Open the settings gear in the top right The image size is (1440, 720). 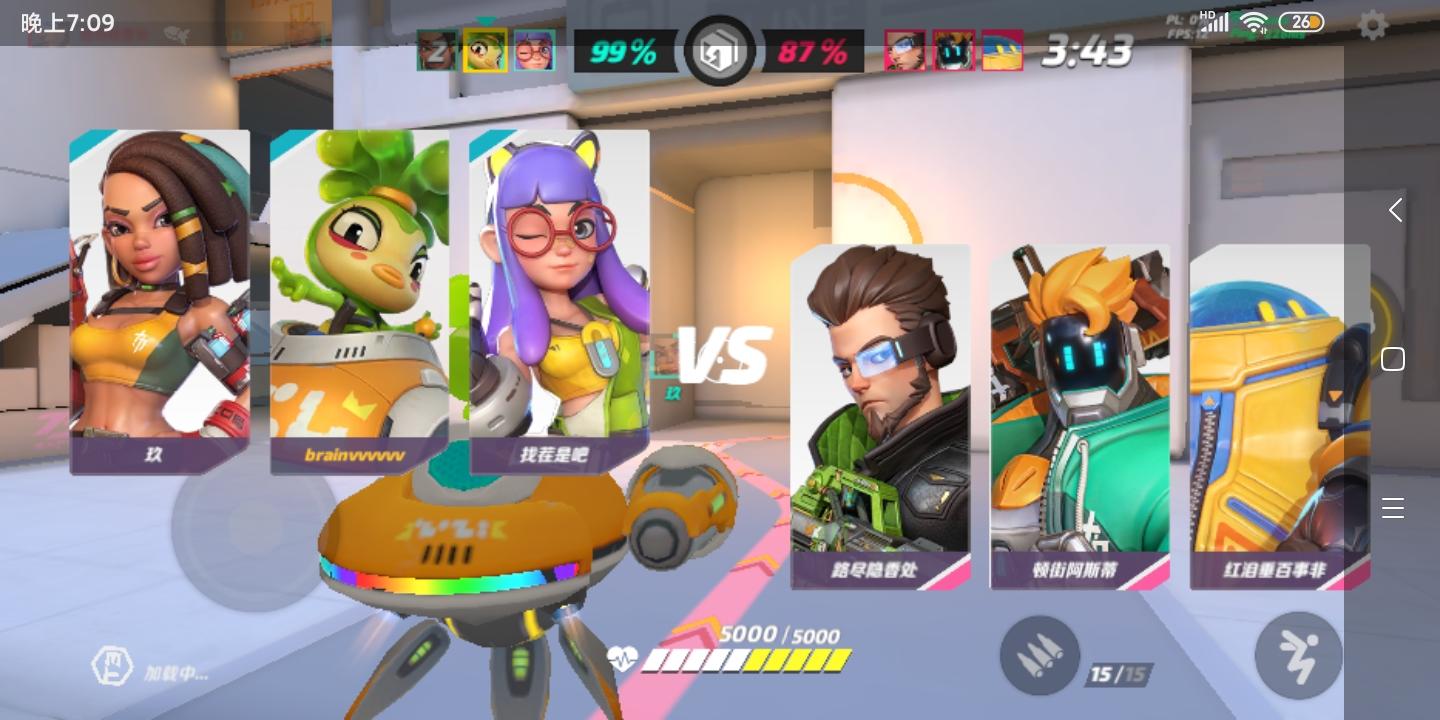[x=1373, y=26]
